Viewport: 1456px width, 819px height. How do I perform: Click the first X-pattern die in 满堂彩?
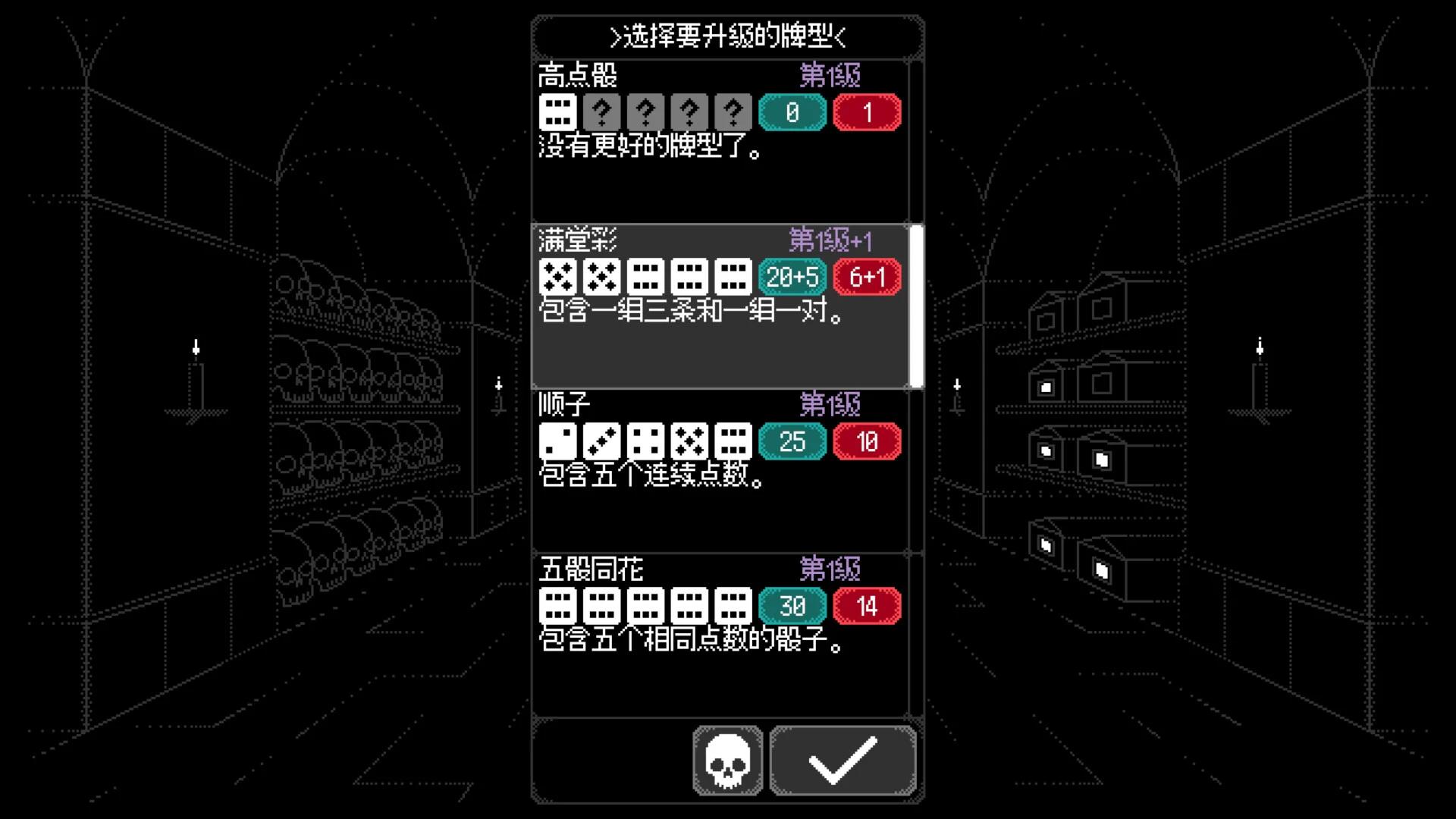pos(557,276)
